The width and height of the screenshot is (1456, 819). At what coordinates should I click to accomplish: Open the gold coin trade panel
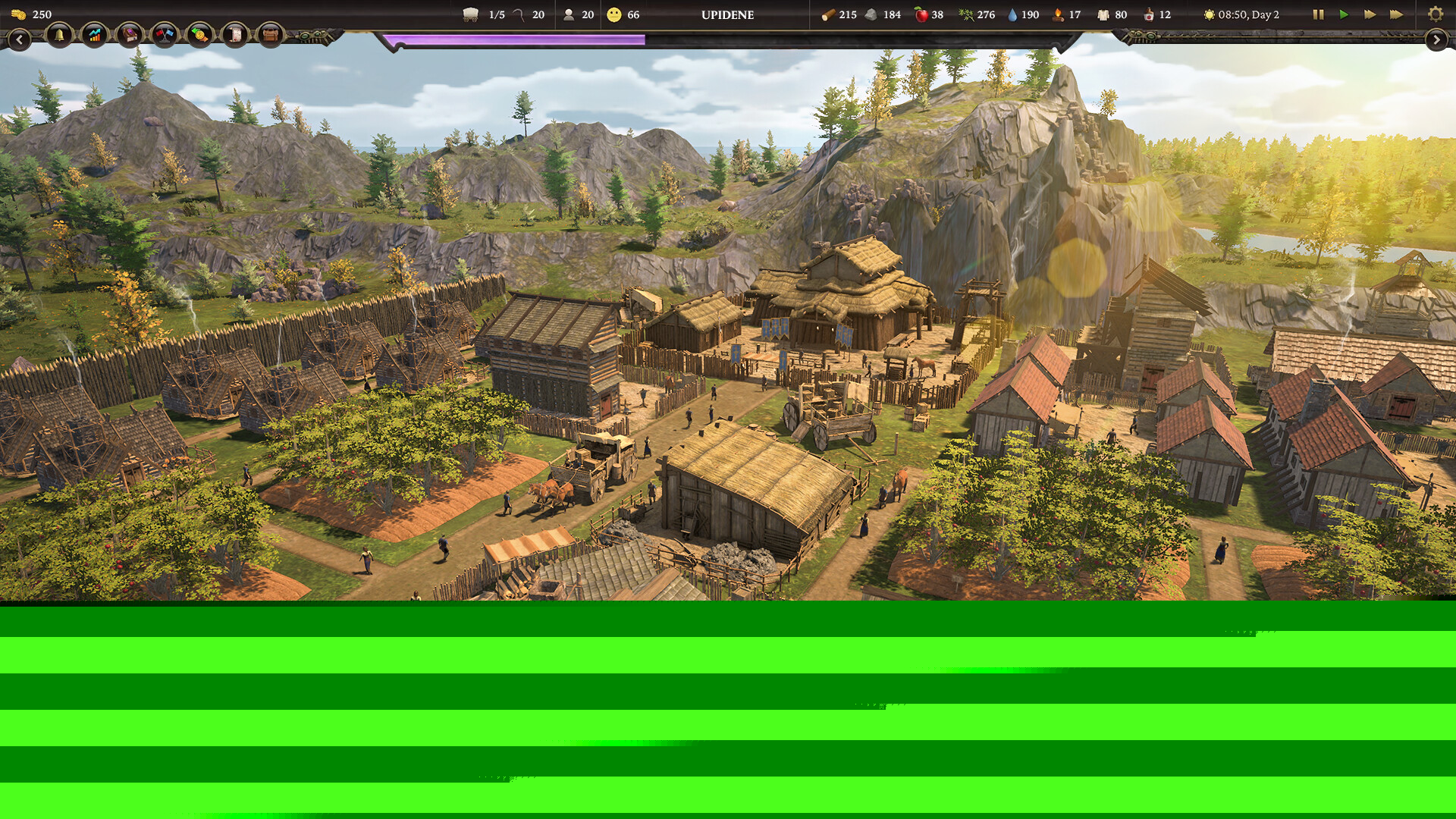tap(199, 35)
